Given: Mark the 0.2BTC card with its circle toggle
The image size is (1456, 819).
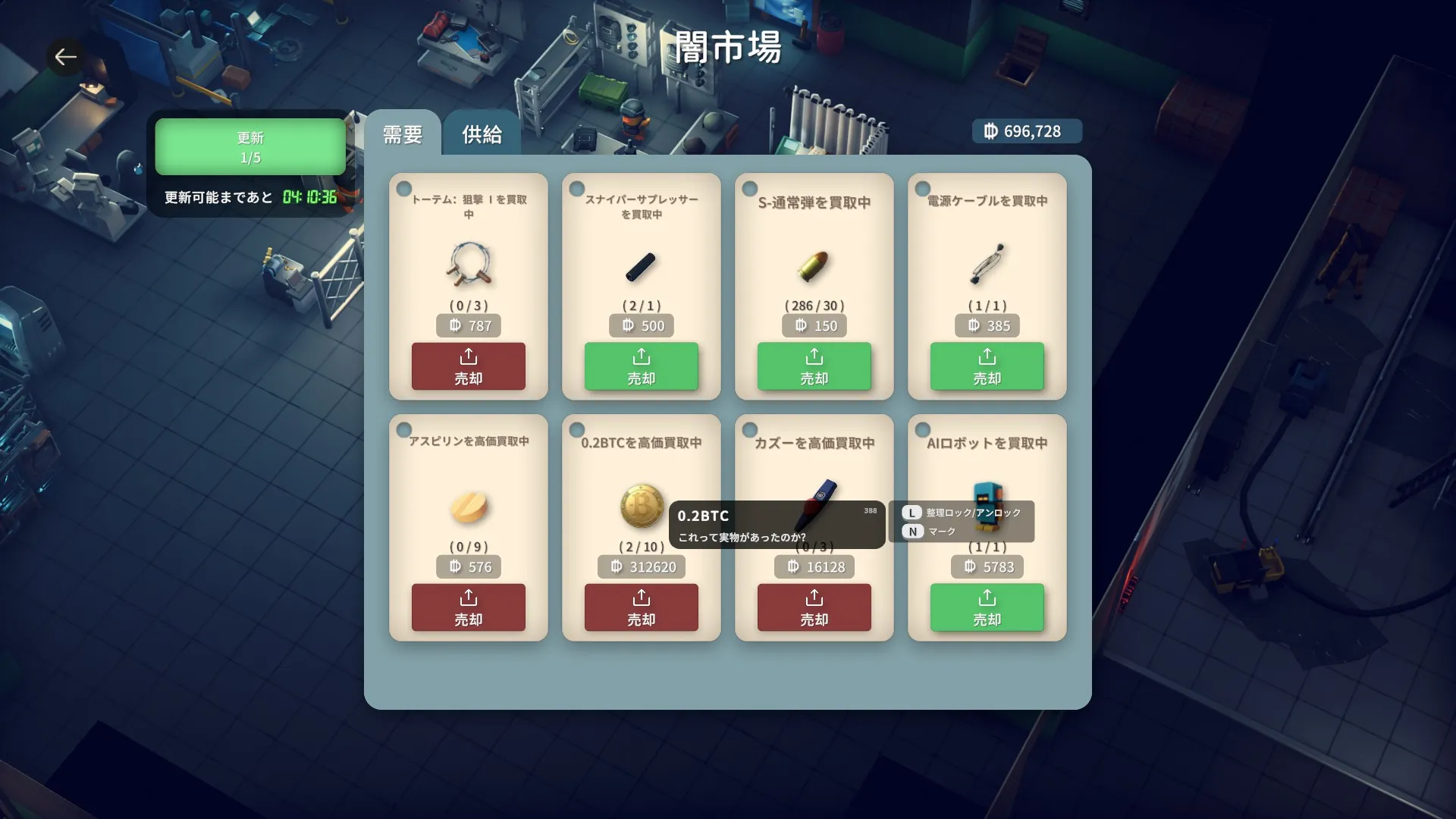Looking at the screenshot, I should point(577,428).
